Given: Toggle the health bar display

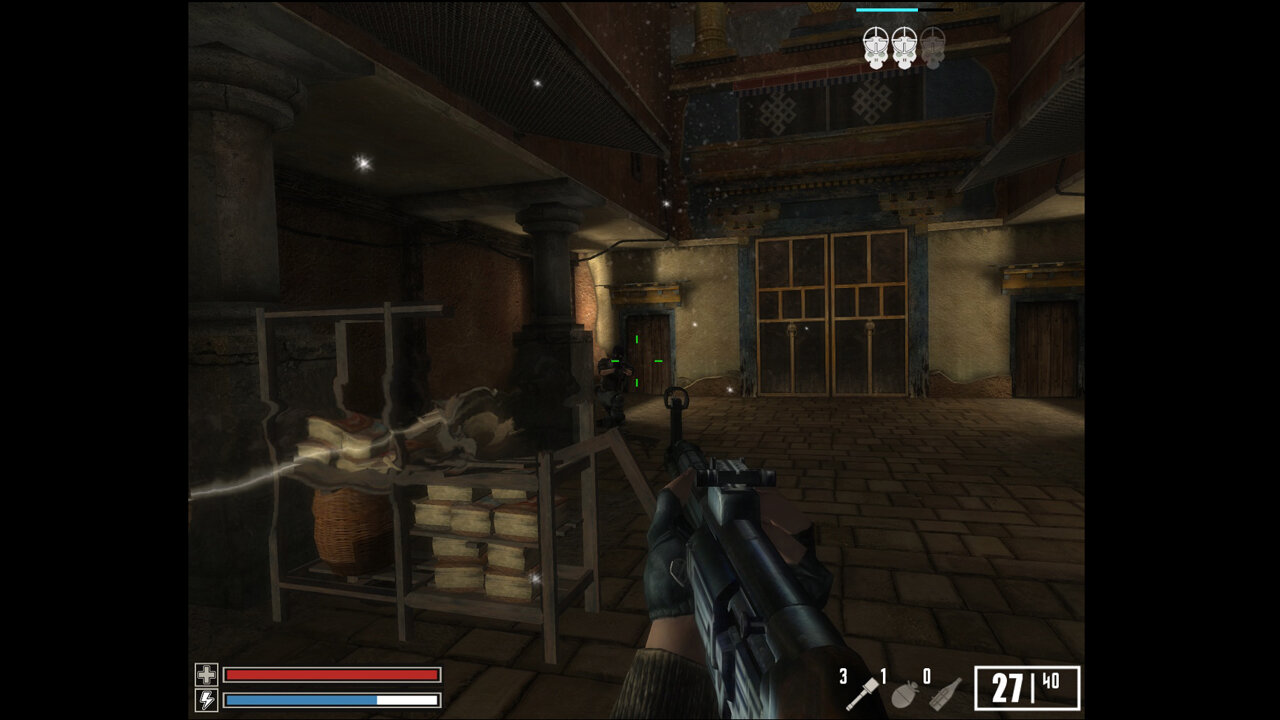Looking at the screenshot, I should pos(332,675).
